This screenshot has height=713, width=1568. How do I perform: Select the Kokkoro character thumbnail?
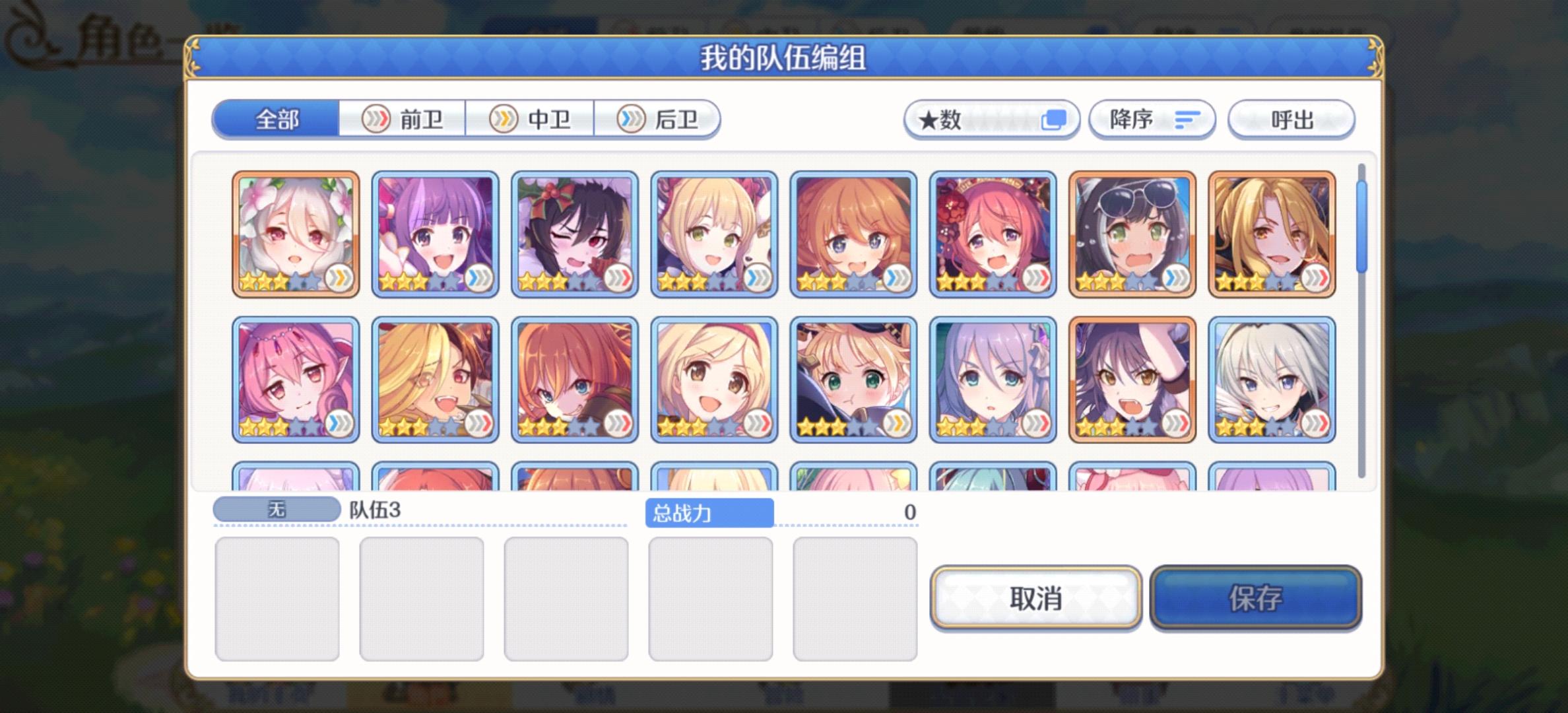point(297,231)
